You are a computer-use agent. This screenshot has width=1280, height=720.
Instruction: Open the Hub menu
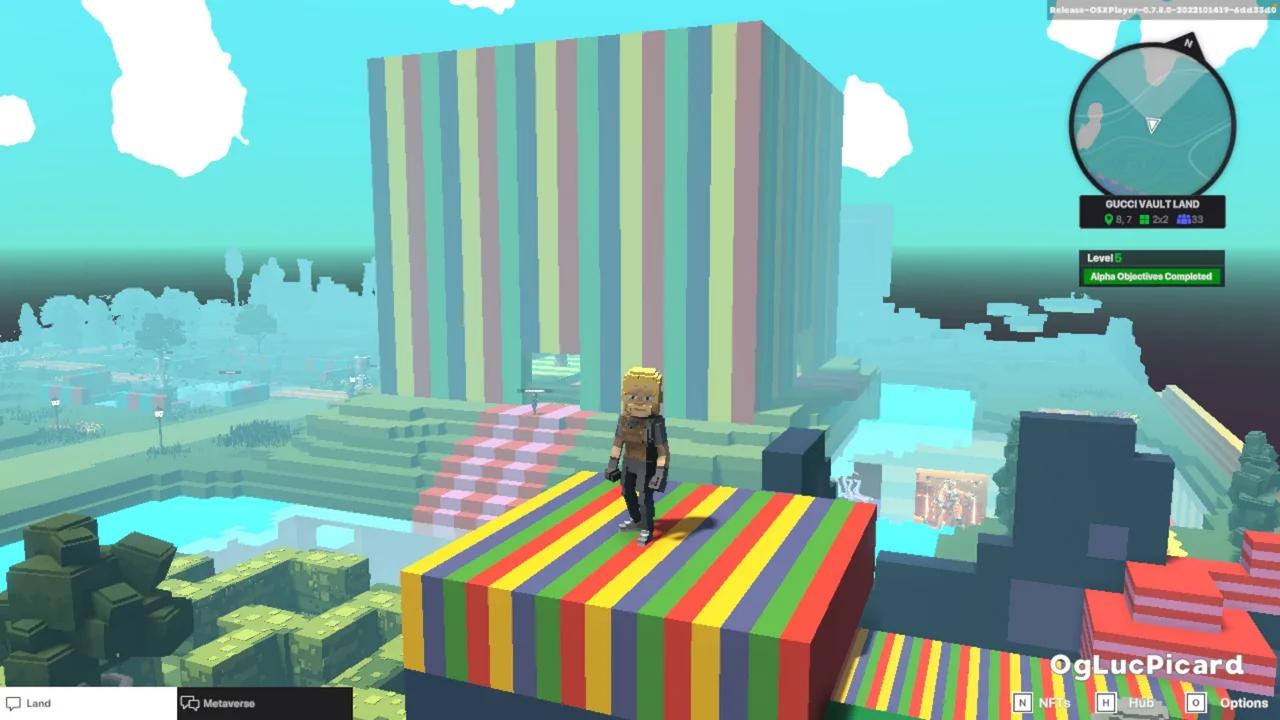point(1141,704)
